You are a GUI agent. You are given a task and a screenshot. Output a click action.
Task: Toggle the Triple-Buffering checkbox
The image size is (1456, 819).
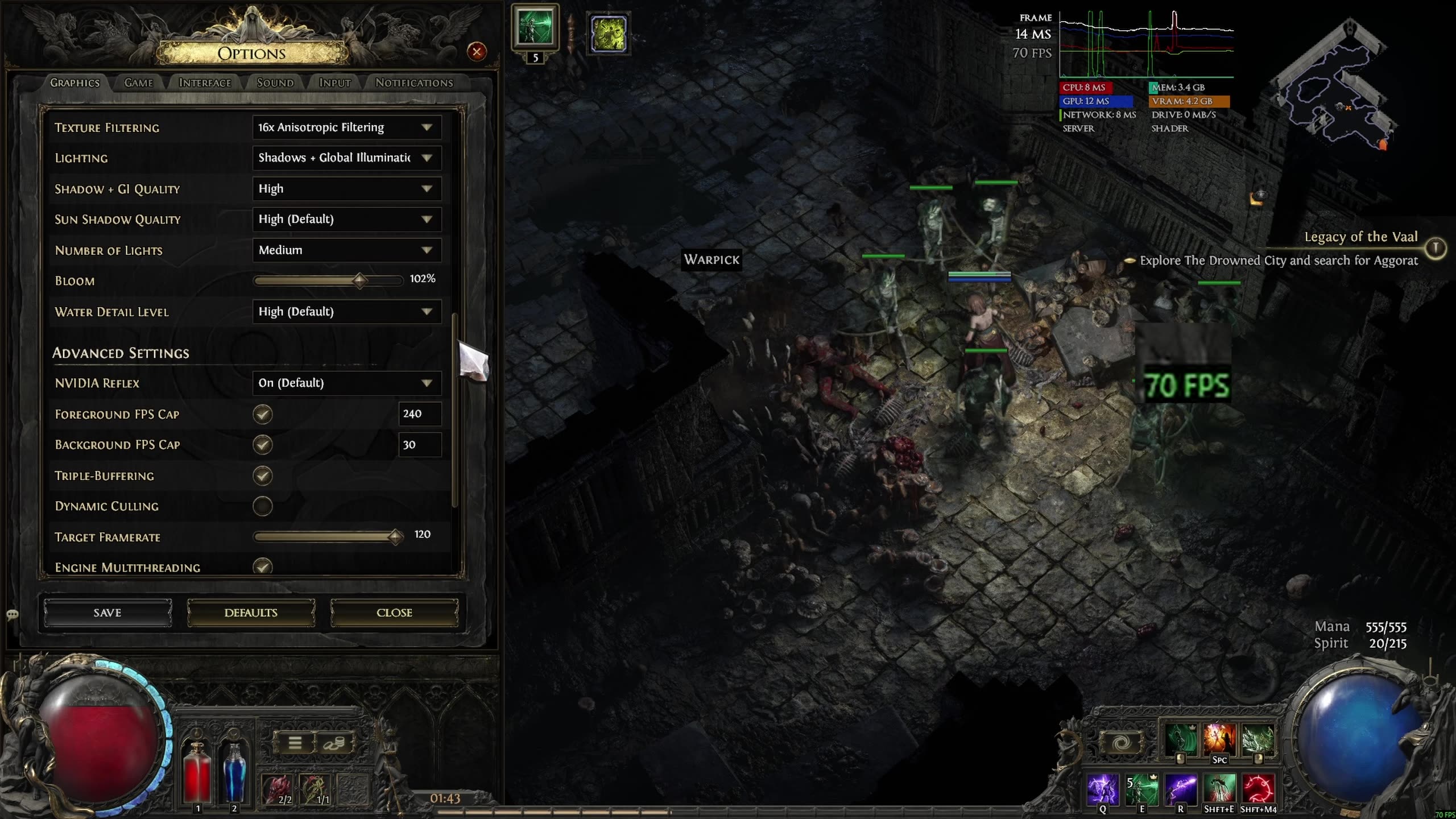click(x=263, y=475)
